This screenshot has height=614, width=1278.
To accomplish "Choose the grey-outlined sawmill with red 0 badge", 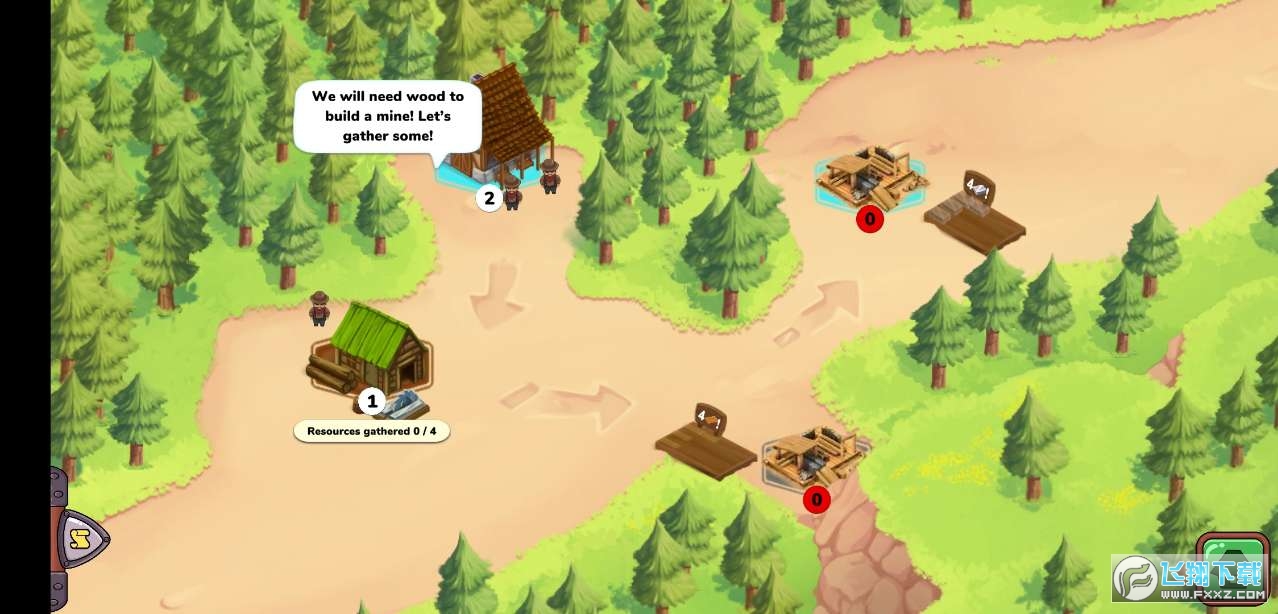I will [x=814, y=458].
